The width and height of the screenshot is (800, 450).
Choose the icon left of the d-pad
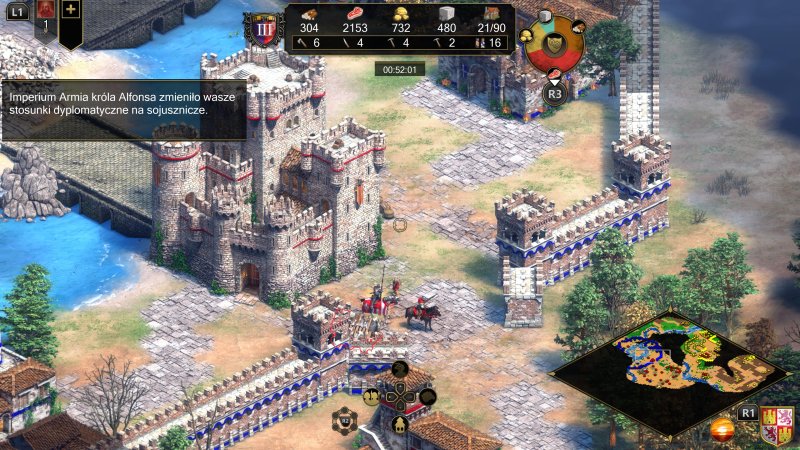coord(371,396)
